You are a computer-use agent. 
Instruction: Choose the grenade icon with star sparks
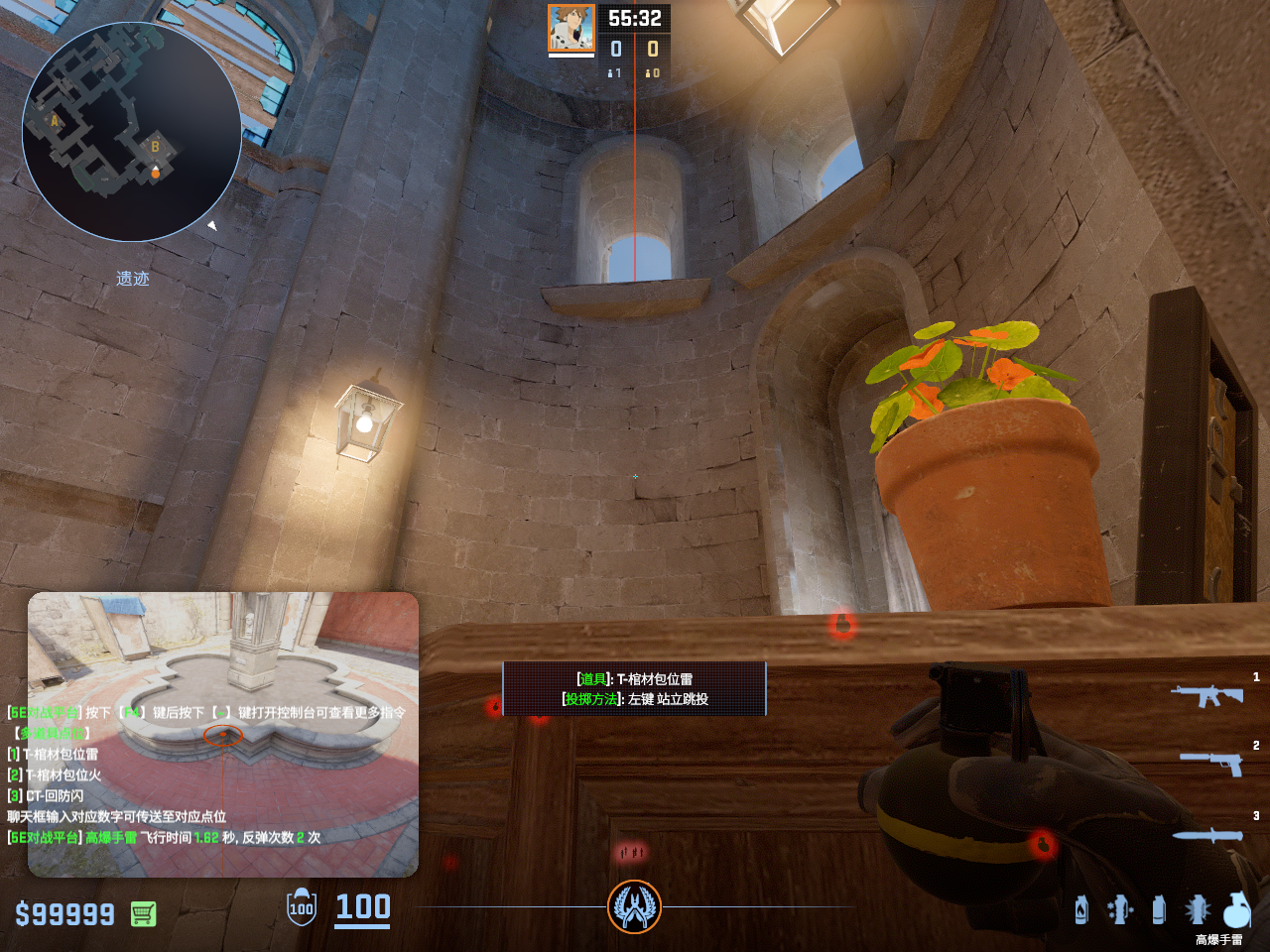[x=1120, y=909]
